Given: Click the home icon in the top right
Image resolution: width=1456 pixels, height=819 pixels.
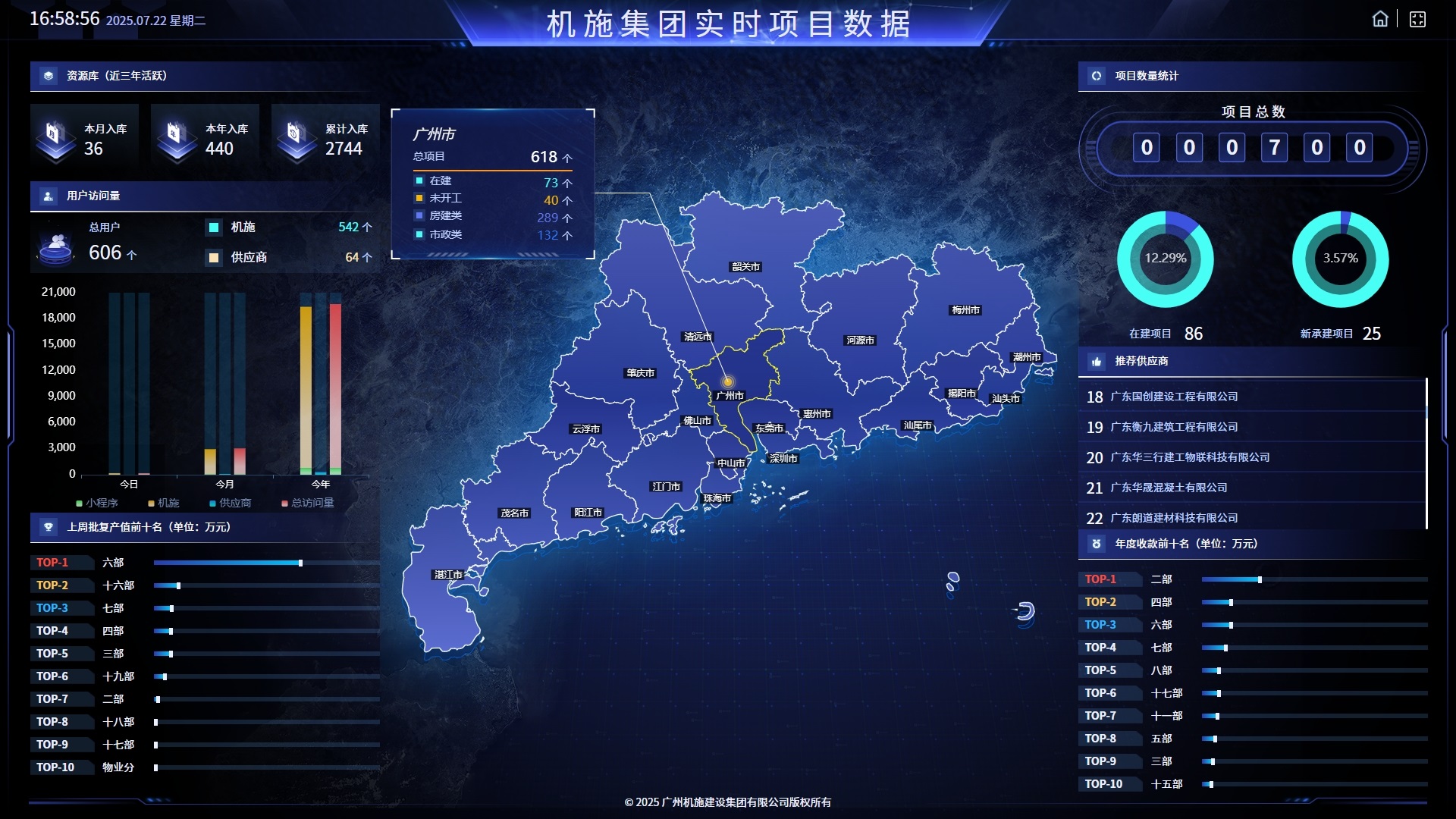Looking at the screenshot, I should (1380, 18).
